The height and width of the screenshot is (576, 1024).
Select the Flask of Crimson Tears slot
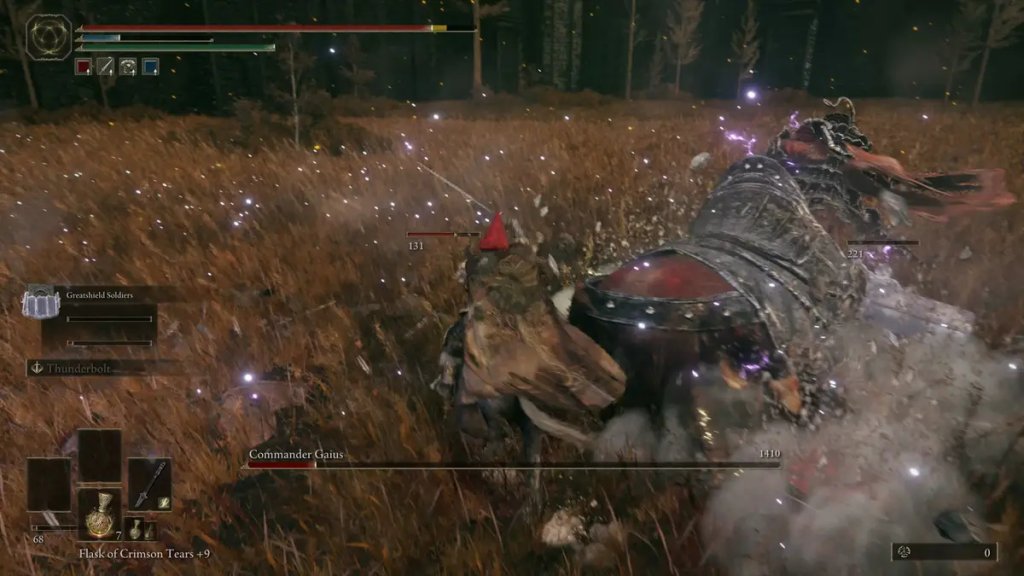tap(99, 514)
